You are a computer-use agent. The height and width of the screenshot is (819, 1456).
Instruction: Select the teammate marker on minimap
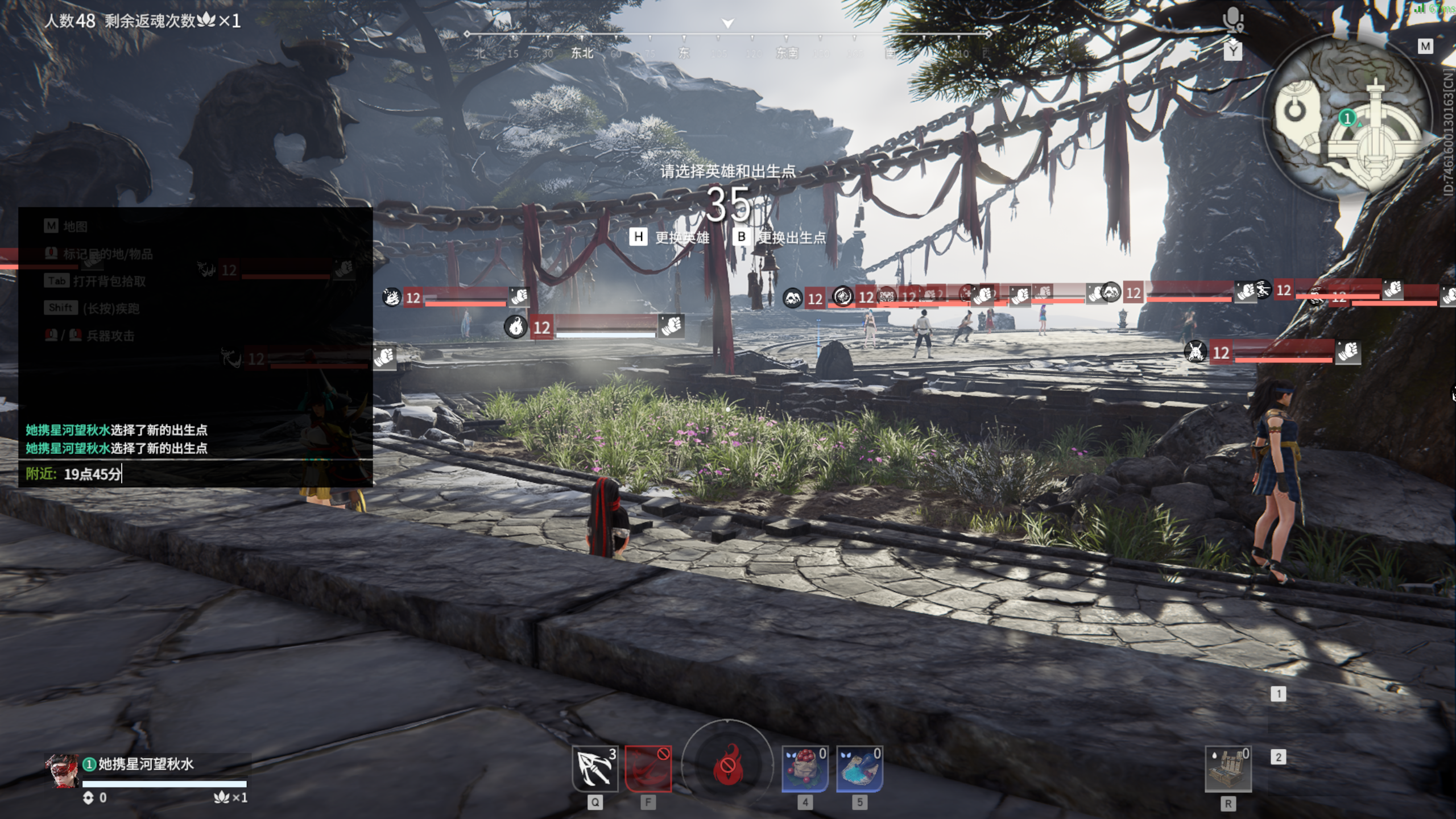coord(1346,118)
